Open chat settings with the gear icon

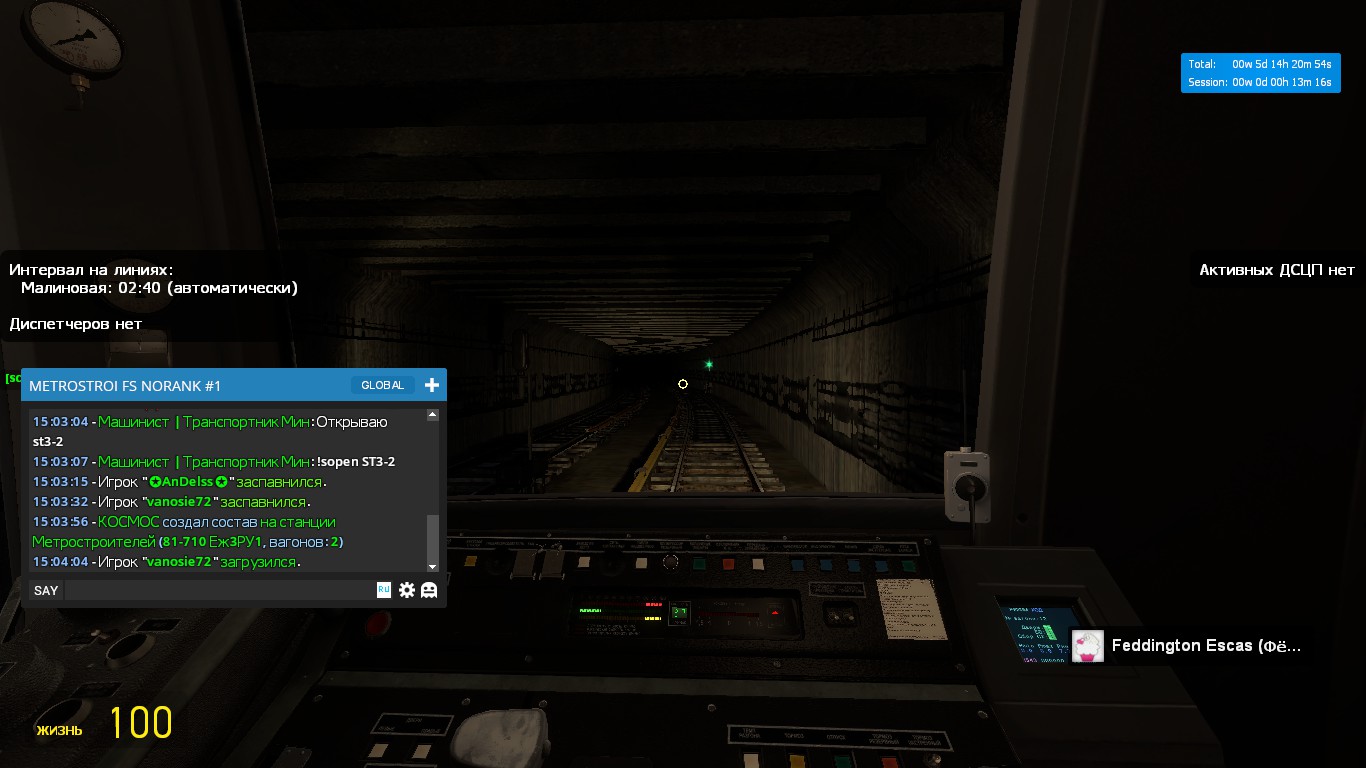[407, 590]
